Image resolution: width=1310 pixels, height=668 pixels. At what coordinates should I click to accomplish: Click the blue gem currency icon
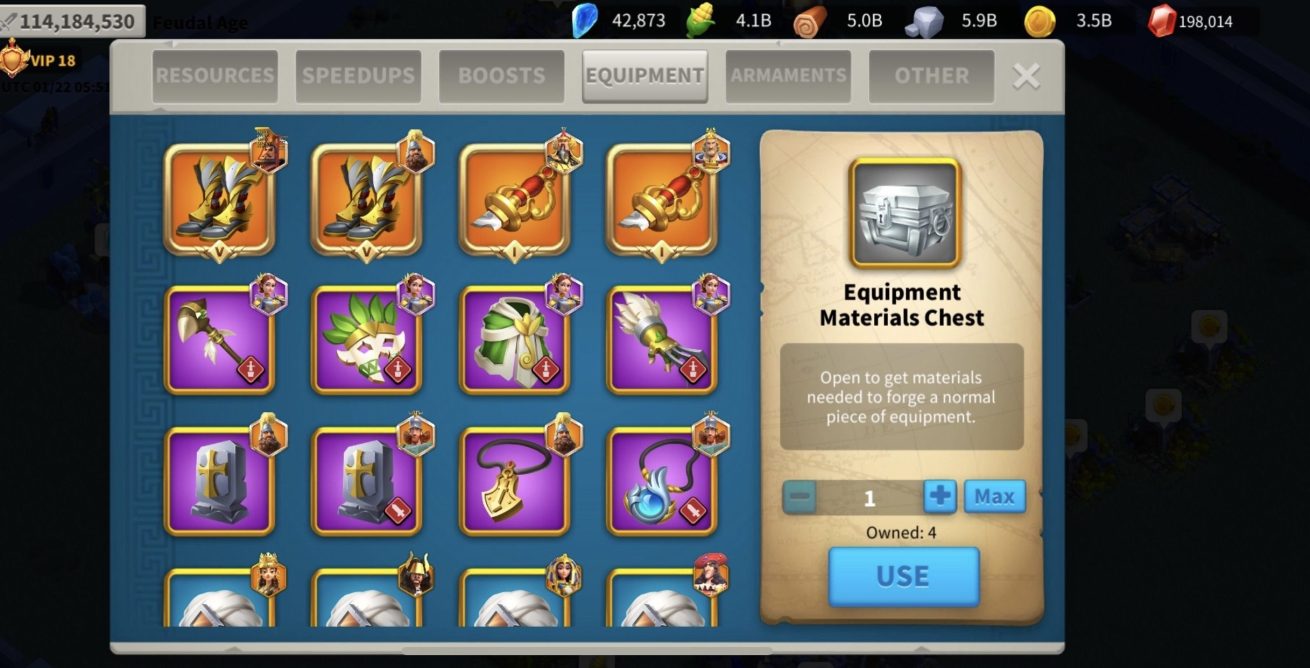[x=584, y=20]
